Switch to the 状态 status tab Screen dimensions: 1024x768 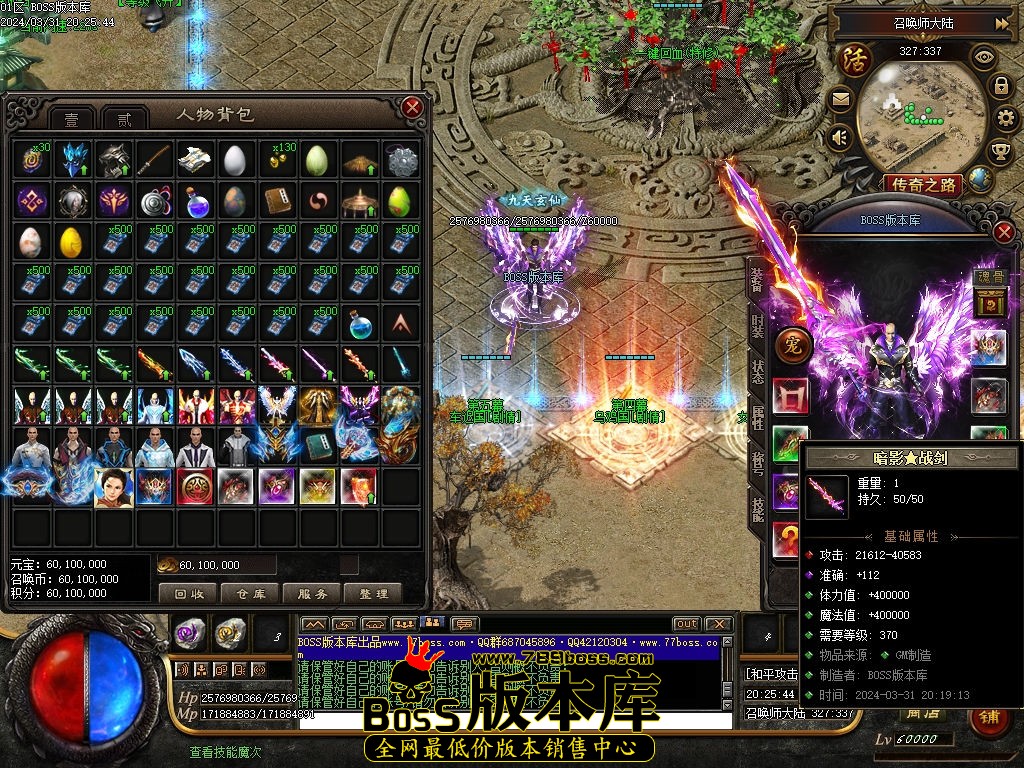point(757,371)
